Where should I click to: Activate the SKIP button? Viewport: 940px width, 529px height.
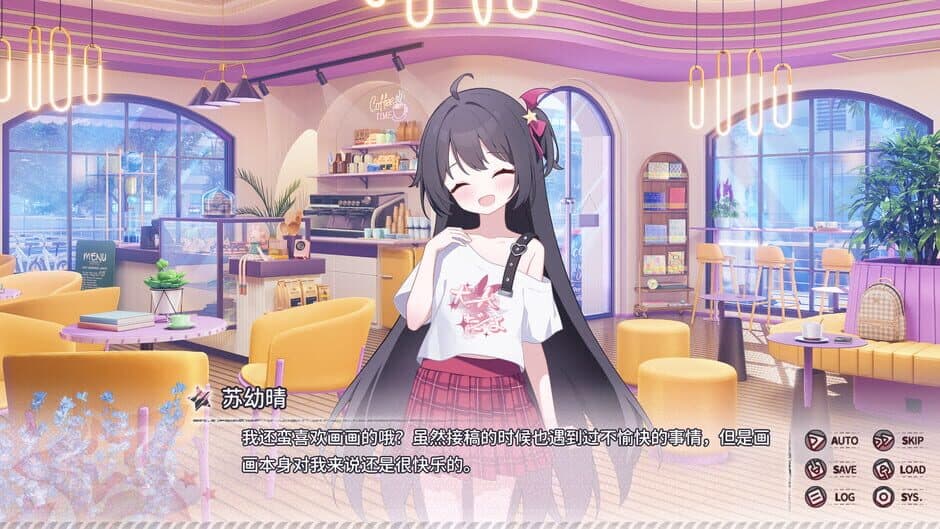click(x=898, y=441)
